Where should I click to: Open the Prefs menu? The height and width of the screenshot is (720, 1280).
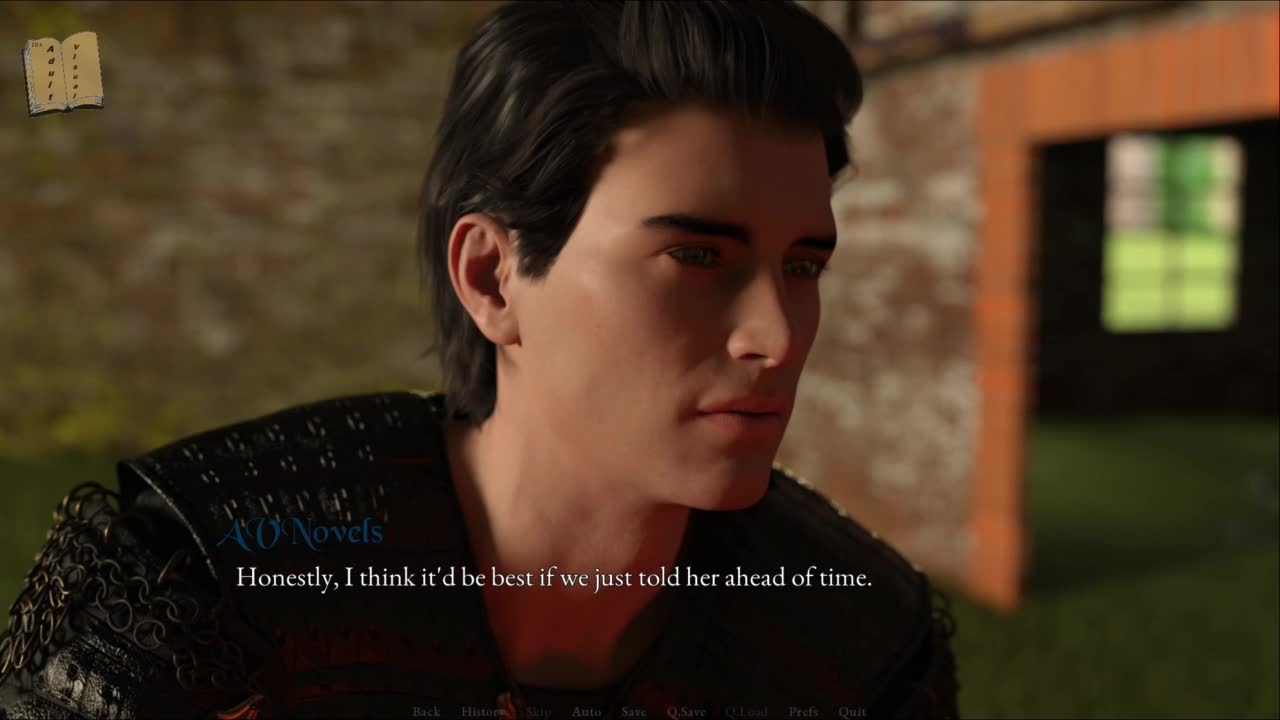(x=803, y=712)
